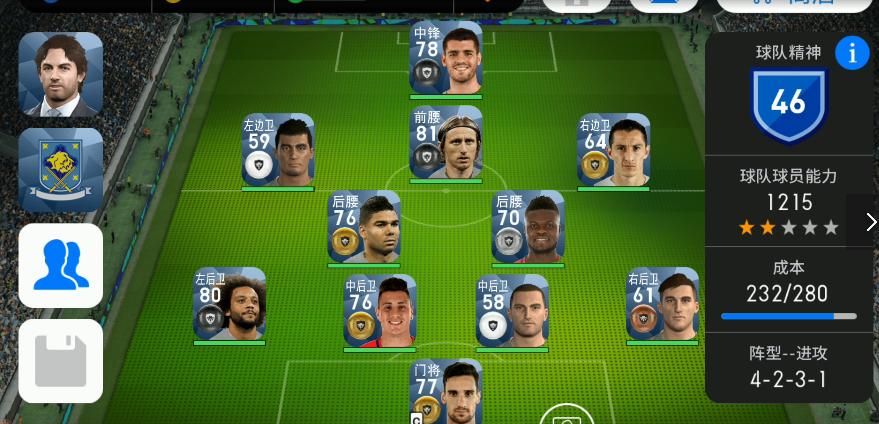
Task: Open the blue squad members button
Action: click(x=60, y=265)
